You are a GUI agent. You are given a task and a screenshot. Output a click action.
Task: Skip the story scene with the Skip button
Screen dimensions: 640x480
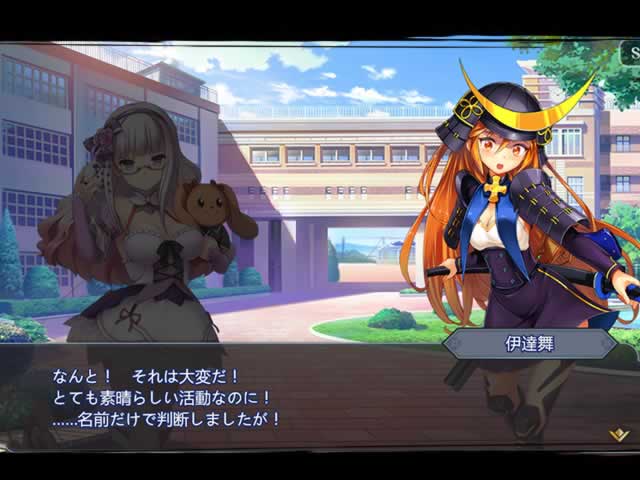tap(634, 52)
